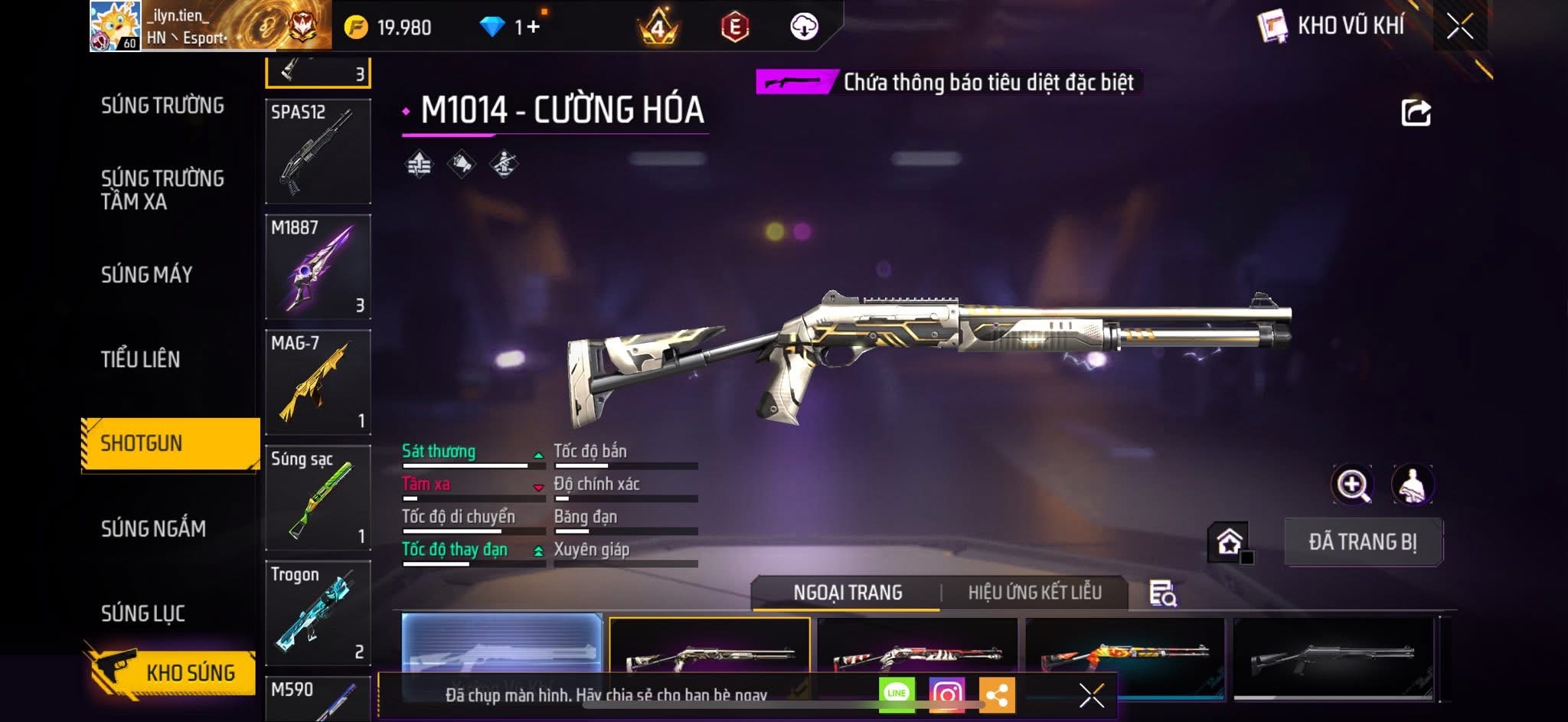This screenshot has height=722, width=1568.
Task: Close the Kho Vũ Khí screen
Action: tap(1459, 27)
